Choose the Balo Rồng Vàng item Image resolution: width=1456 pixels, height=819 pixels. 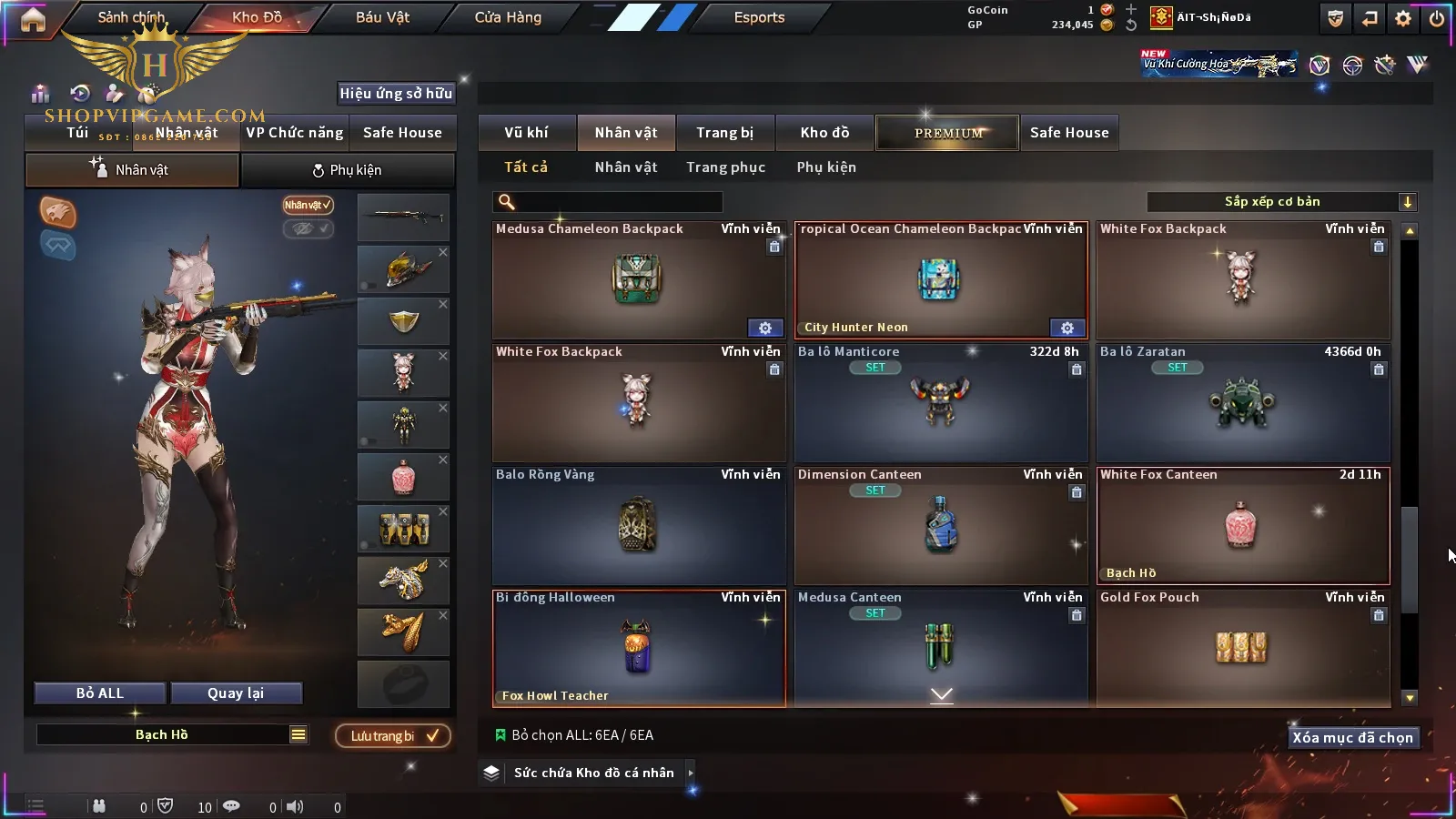tap(637, 526)
